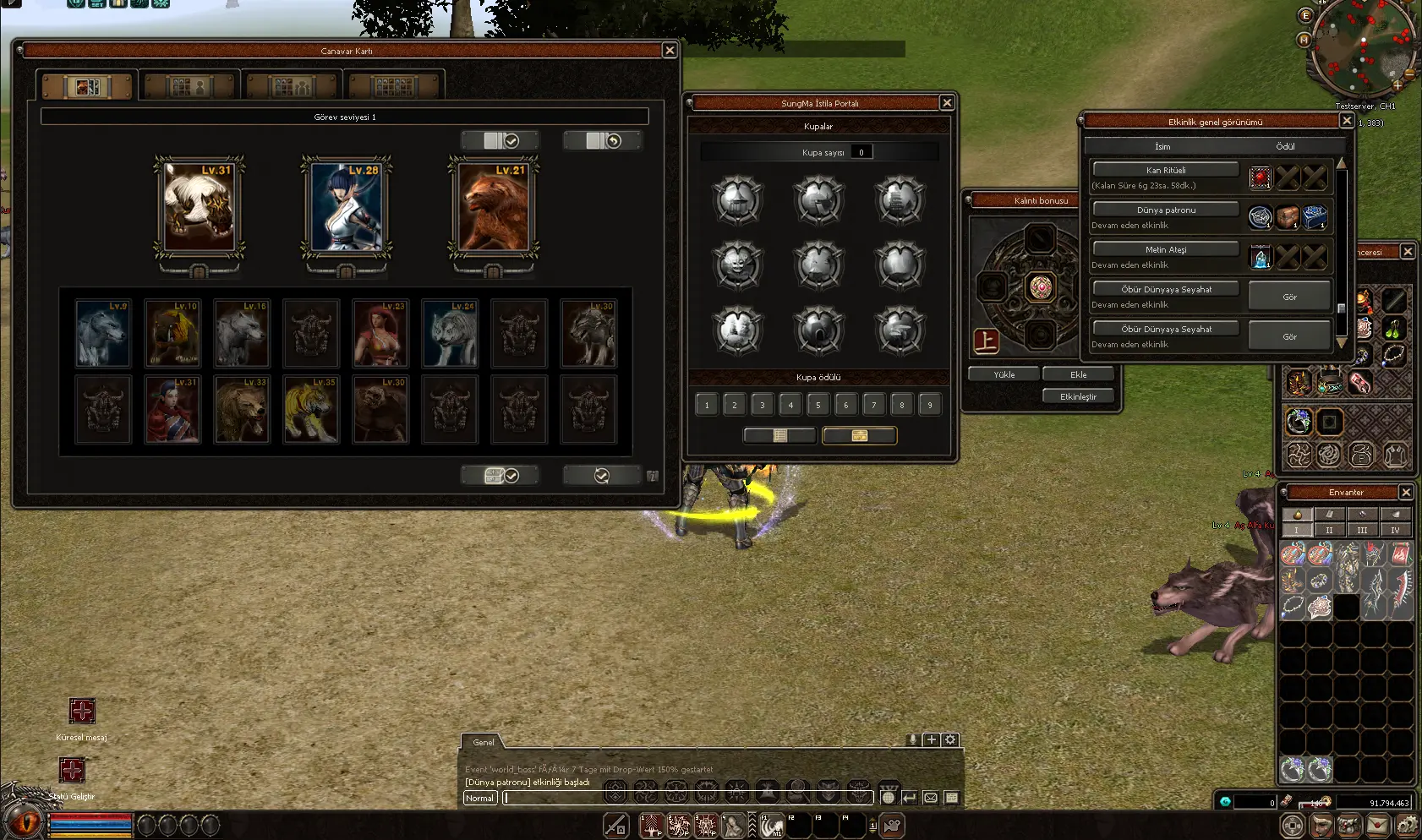Image resolution: width=1422 pixels, height=840 pixels.
Task: Close the SungMa İstila Portalı window
Action: [x=947, y=103]
